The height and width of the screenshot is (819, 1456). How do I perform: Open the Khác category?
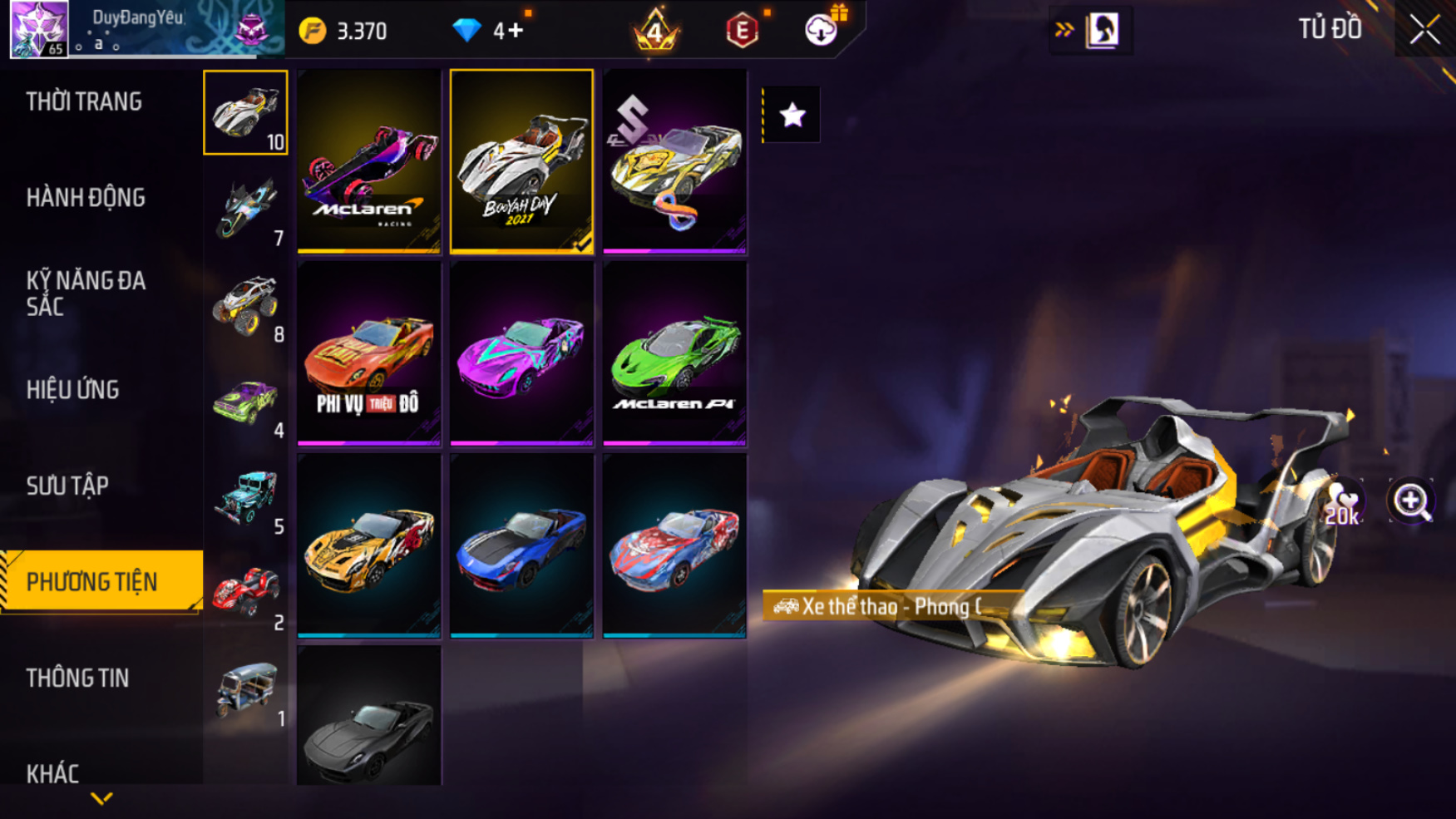coord(52,773)
